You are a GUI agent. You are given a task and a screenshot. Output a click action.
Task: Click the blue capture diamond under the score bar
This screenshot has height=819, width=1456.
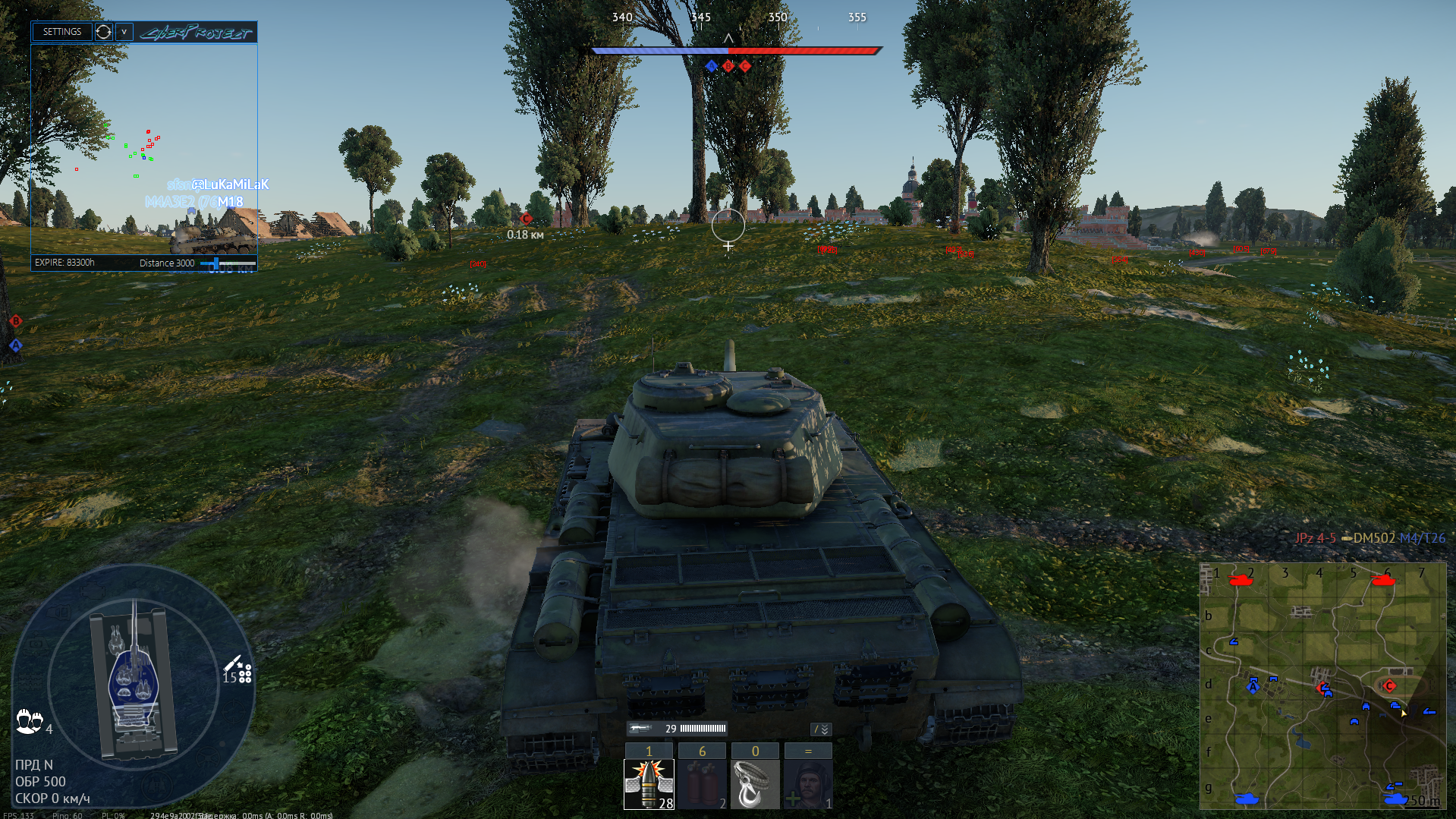pyautogui.click(x=711, y=66)
